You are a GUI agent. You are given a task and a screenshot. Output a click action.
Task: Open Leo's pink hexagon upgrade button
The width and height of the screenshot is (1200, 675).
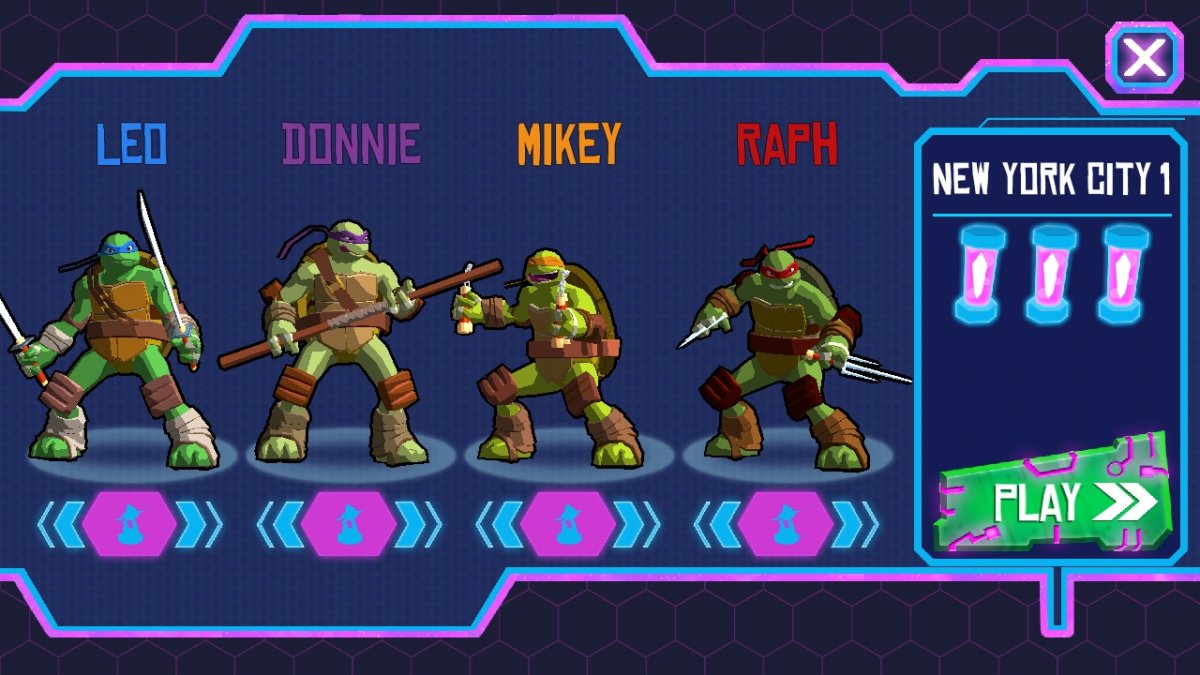[130, 524]
